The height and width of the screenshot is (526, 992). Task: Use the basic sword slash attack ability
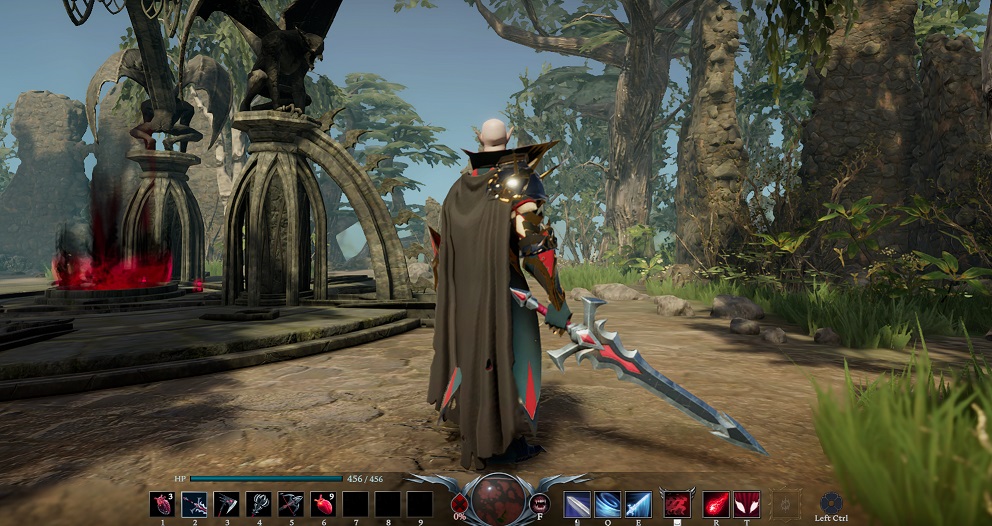pos(577,504)
